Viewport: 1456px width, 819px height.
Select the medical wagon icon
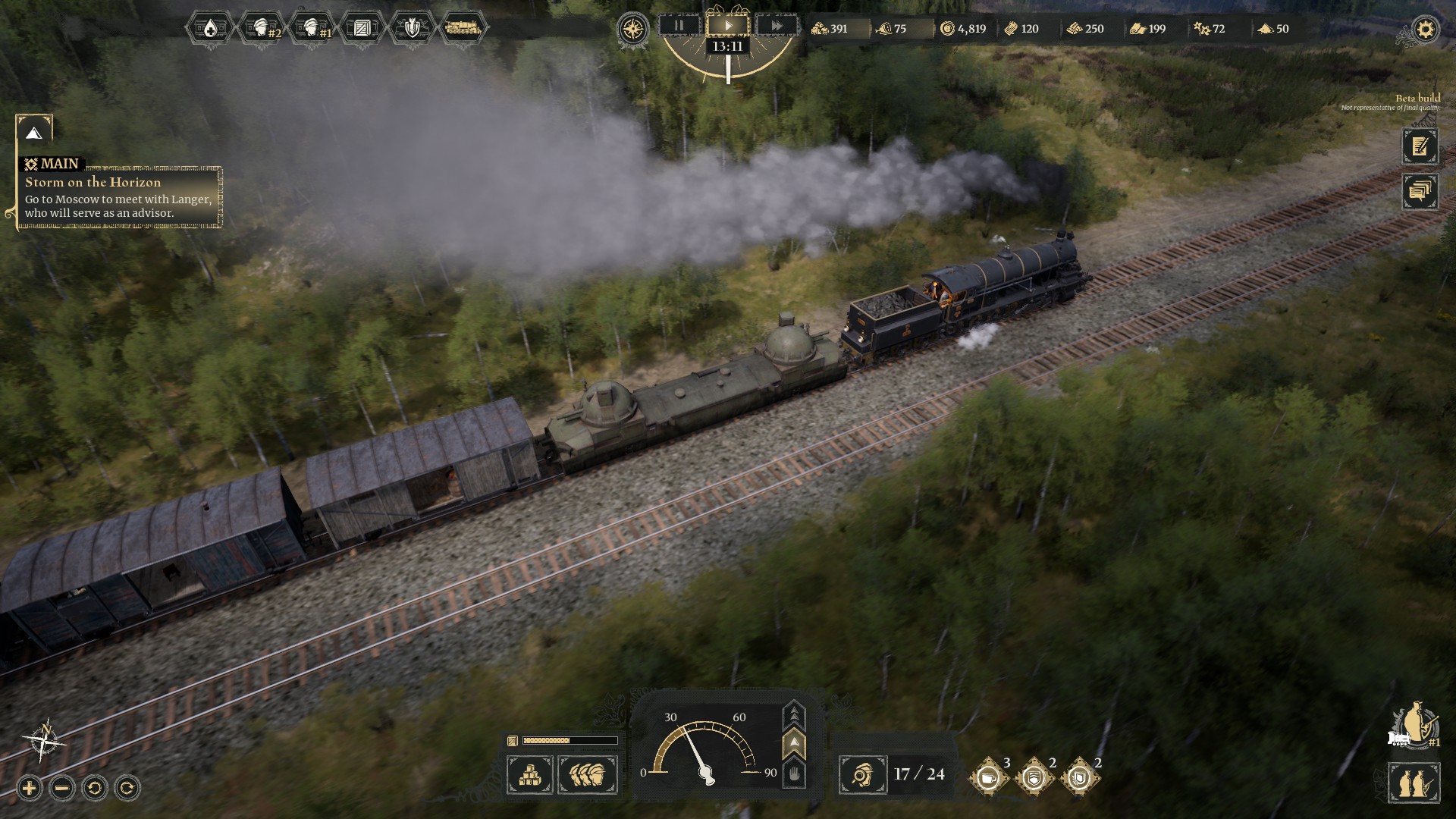click(x=209, y=29)
